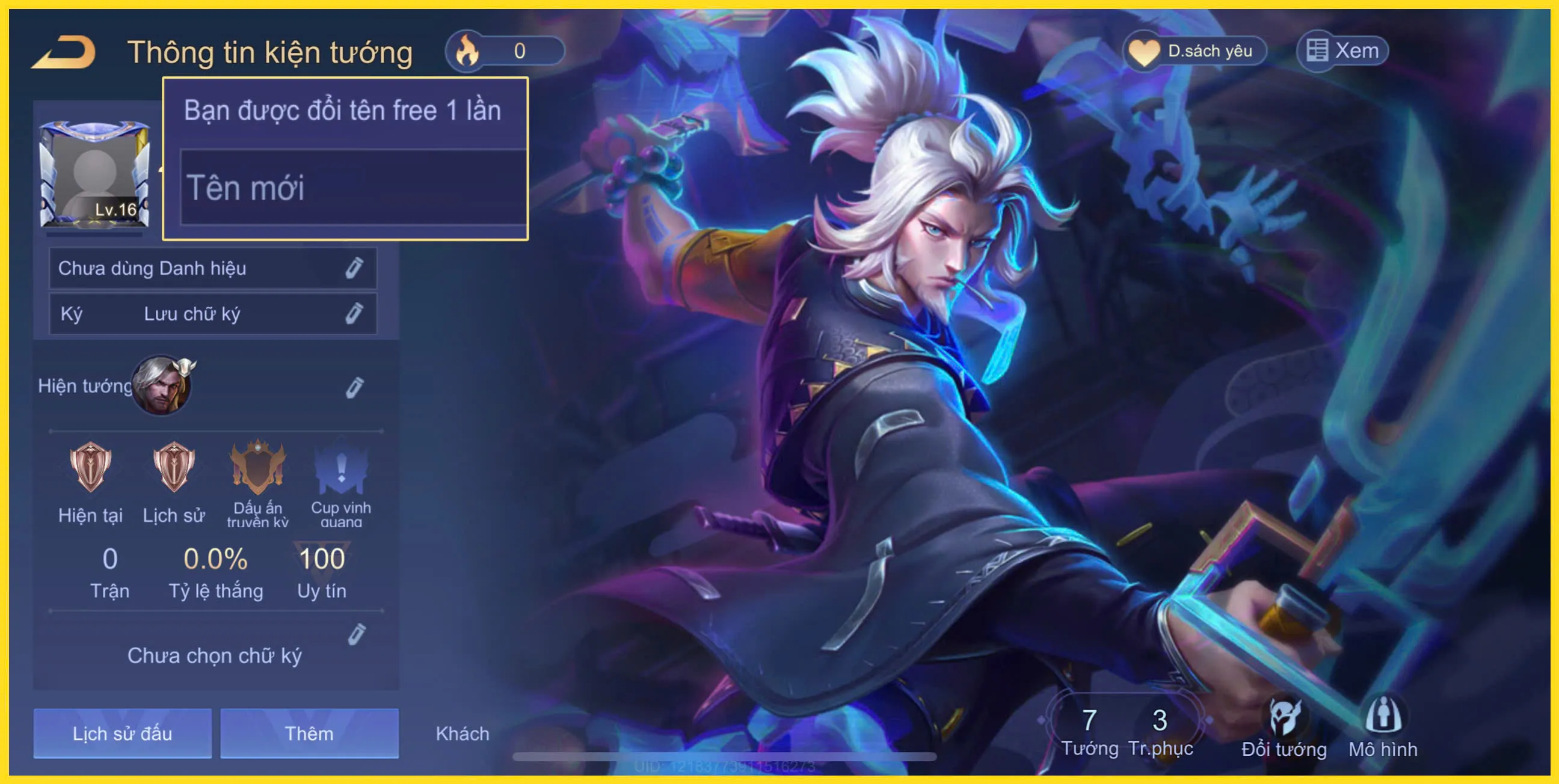1559x784 pixels.
Task: Click the Xem view icon
Action: click(1317, 51)
